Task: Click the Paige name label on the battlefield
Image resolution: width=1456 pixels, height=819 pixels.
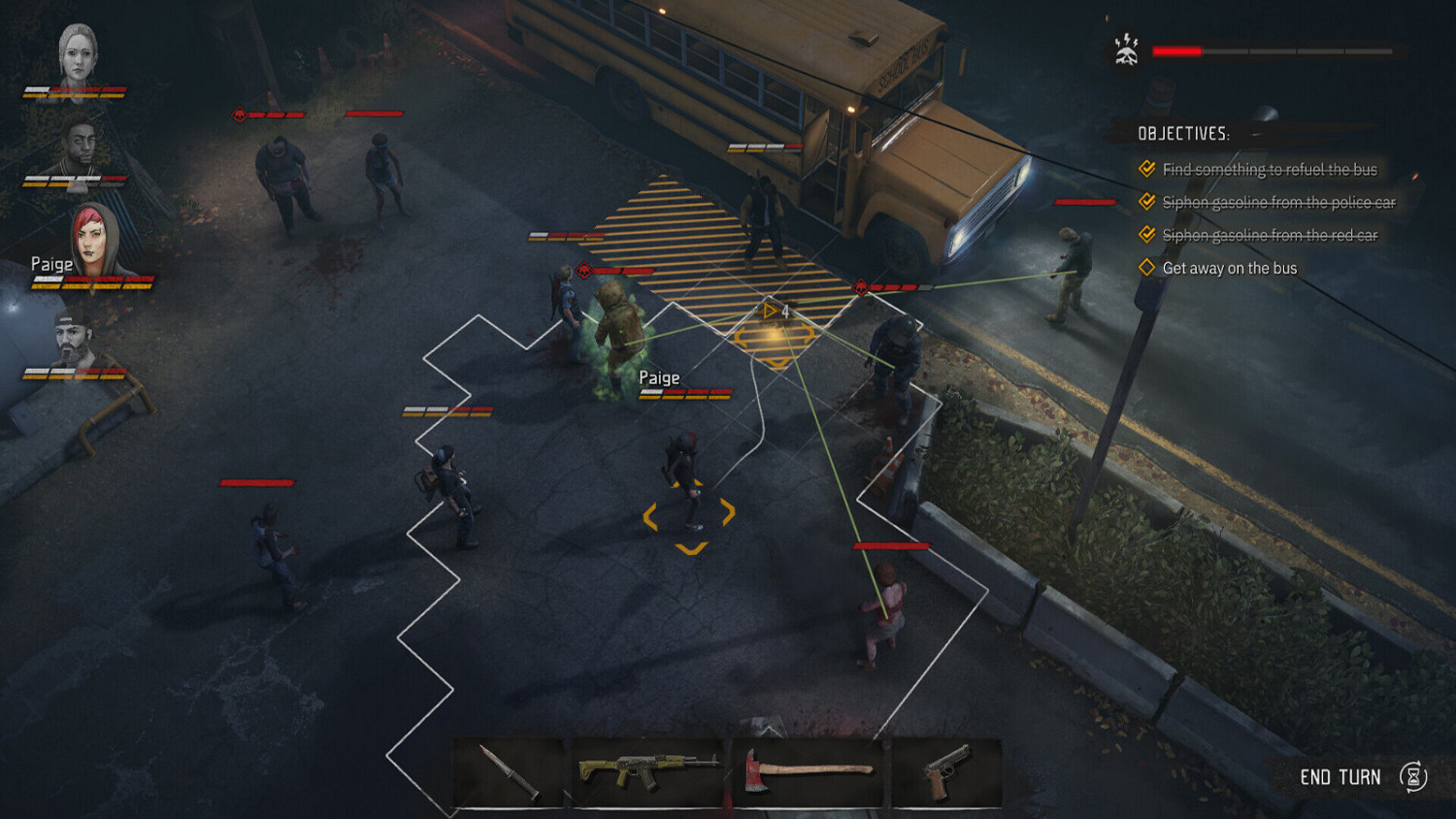Action: coord(659,377)
